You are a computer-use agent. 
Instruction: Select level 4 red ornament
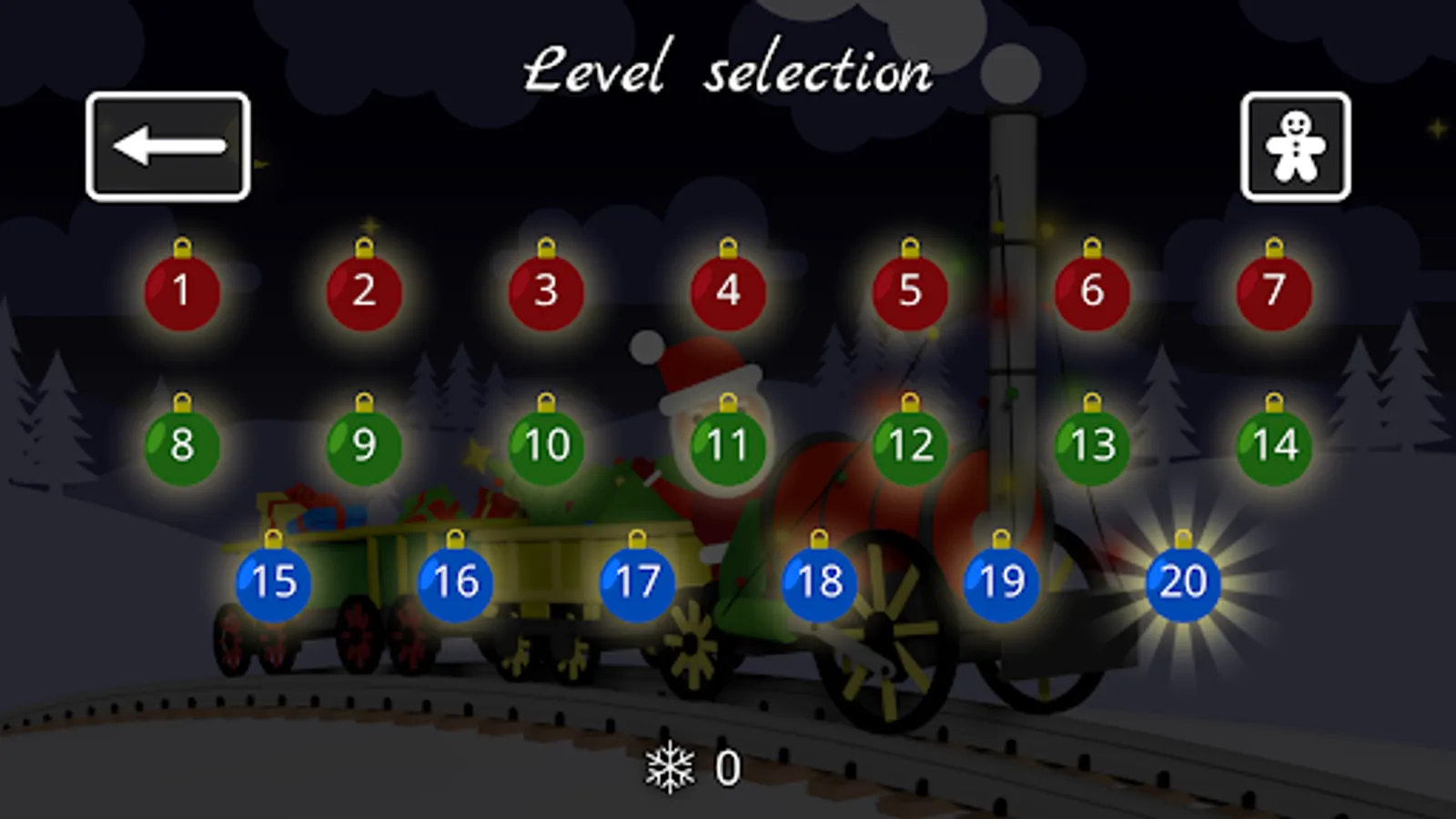click(727, 293)
